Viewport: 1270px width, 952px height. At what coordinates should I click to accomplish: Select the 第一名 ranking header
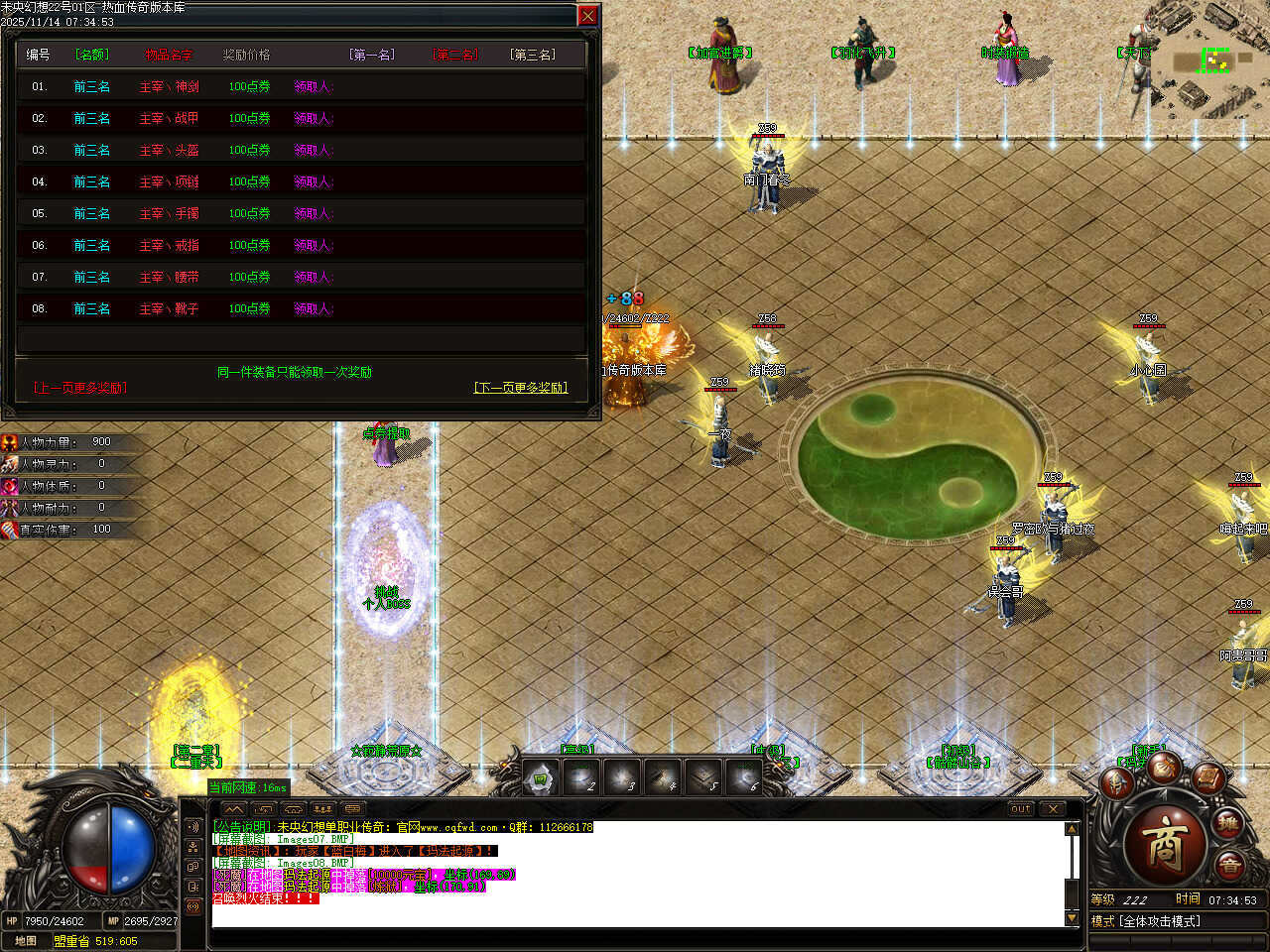[x=372, y=55]
